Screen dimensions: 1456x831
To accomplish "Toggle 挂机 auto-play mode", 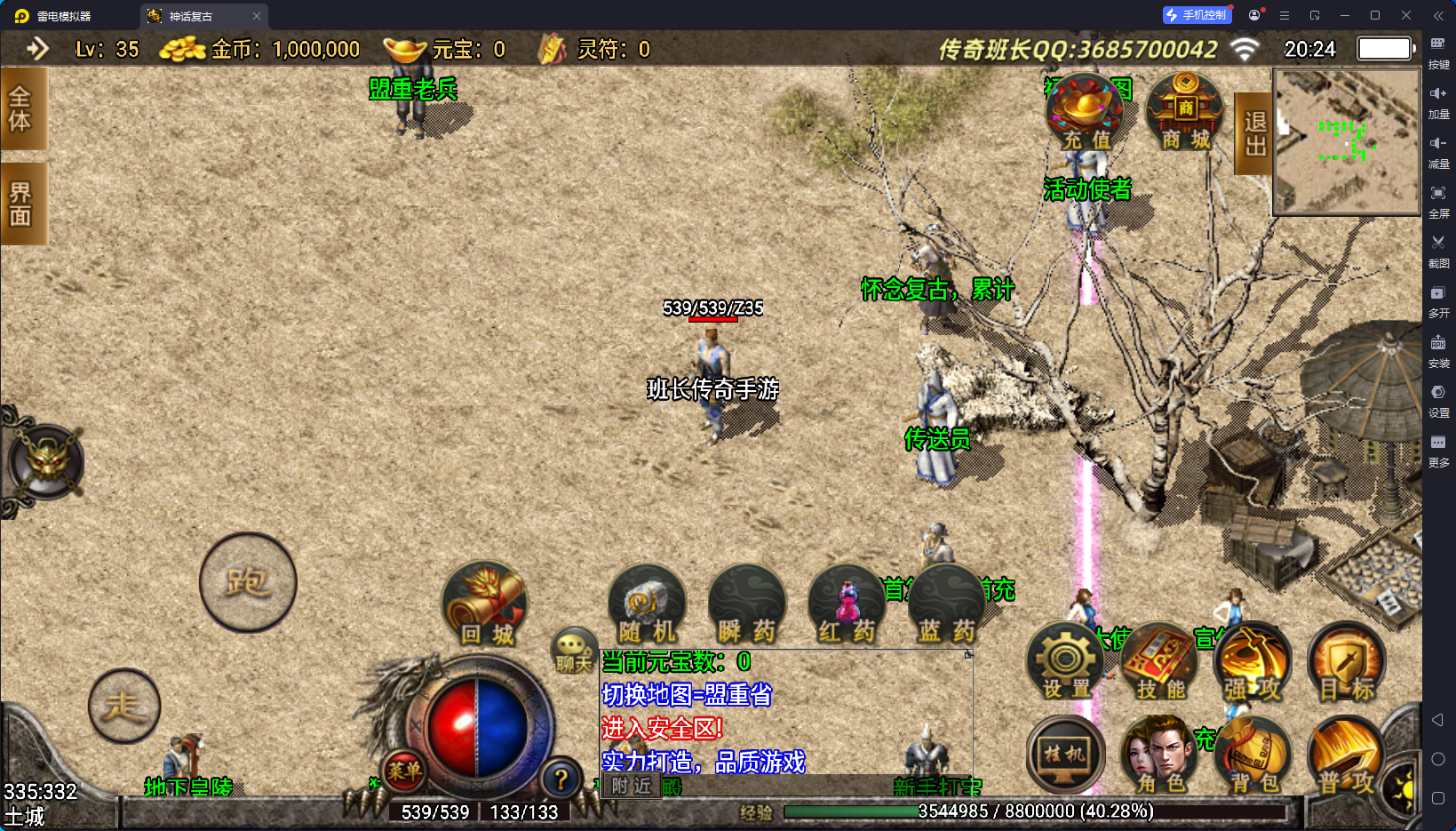I will coord(1065,755).
